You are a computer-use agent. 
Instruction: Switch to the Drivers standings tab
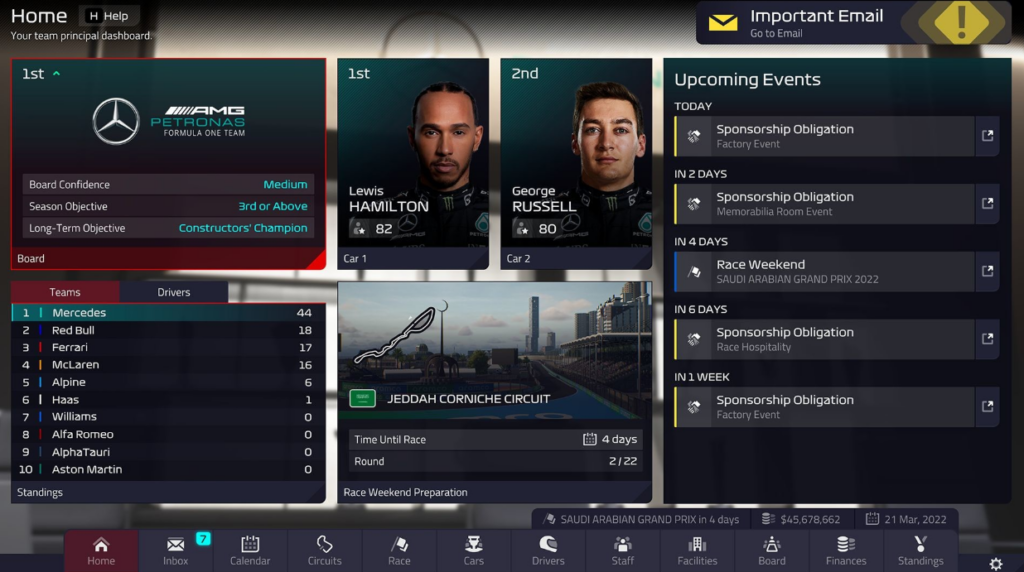(x=174, y=292)
